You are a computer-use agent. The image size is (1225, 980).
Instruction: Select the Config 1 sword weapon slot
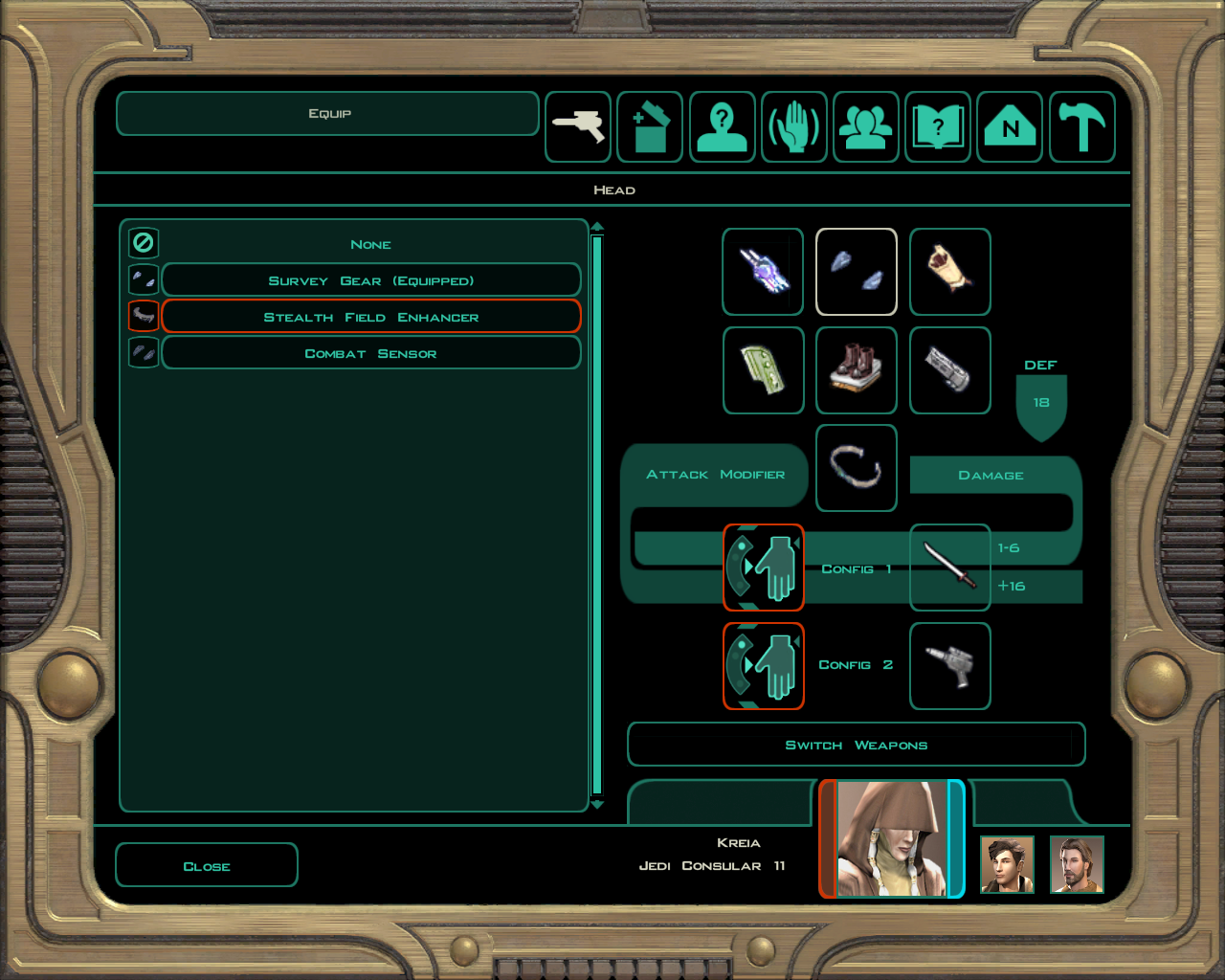pyautogui.click(x=949, y=567)
